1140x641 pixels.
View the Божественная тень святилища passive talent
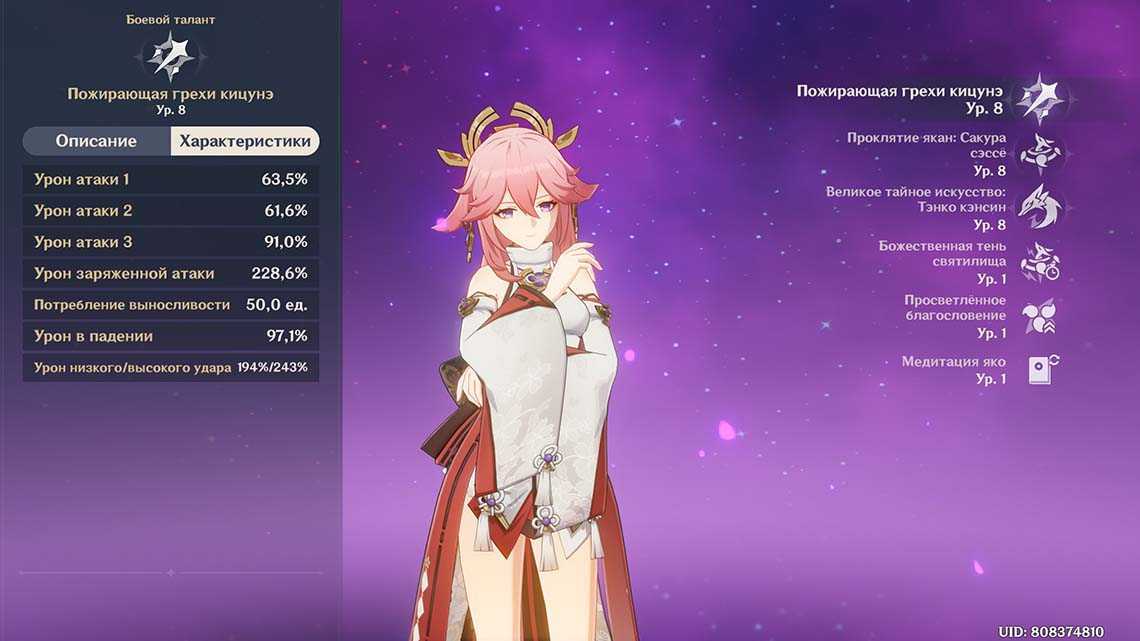coord(1040,262)
